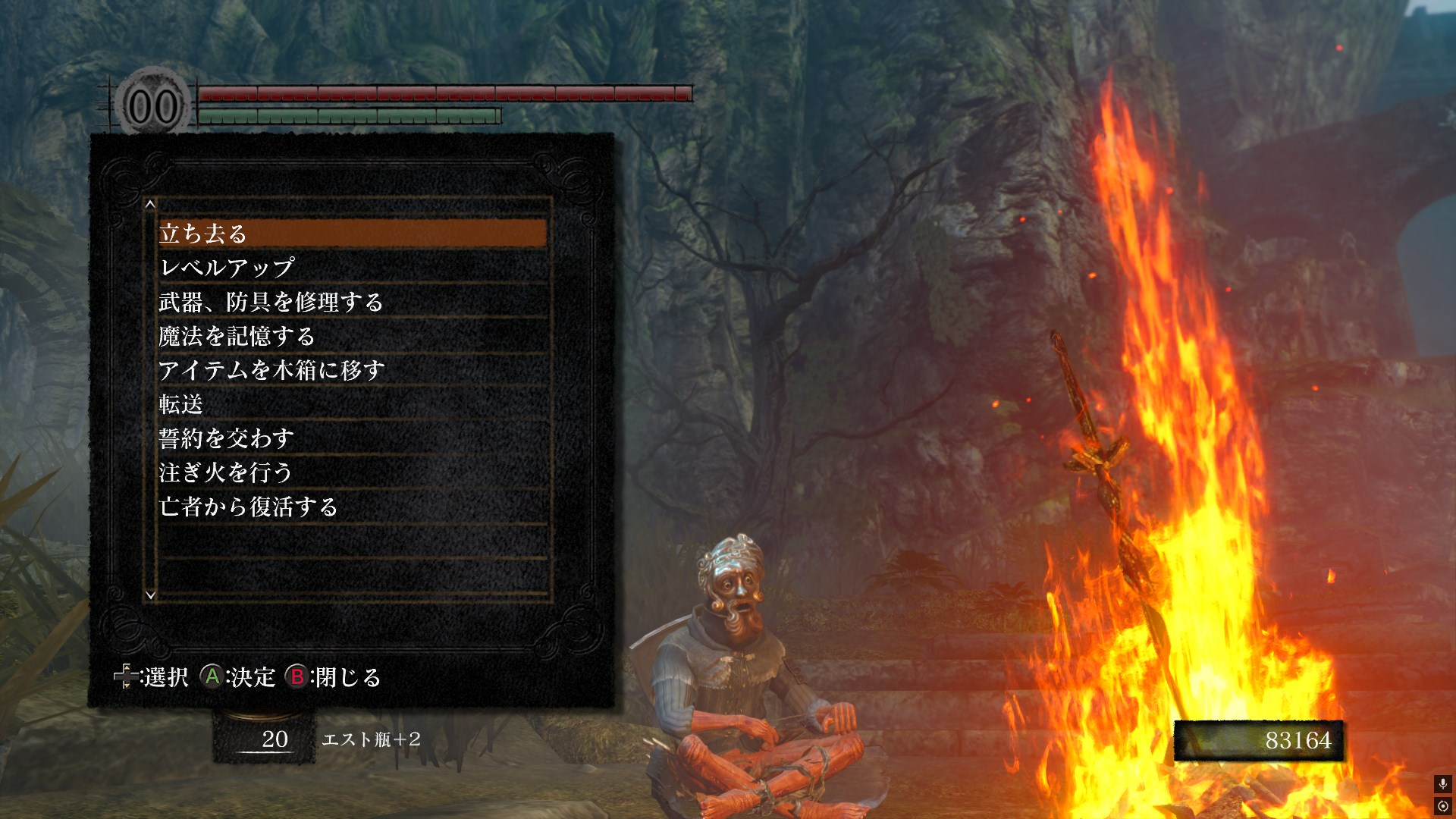1456x819 pixels.
Task: Select 立ち去る to leave the bonfire
Action: [352, 234]
